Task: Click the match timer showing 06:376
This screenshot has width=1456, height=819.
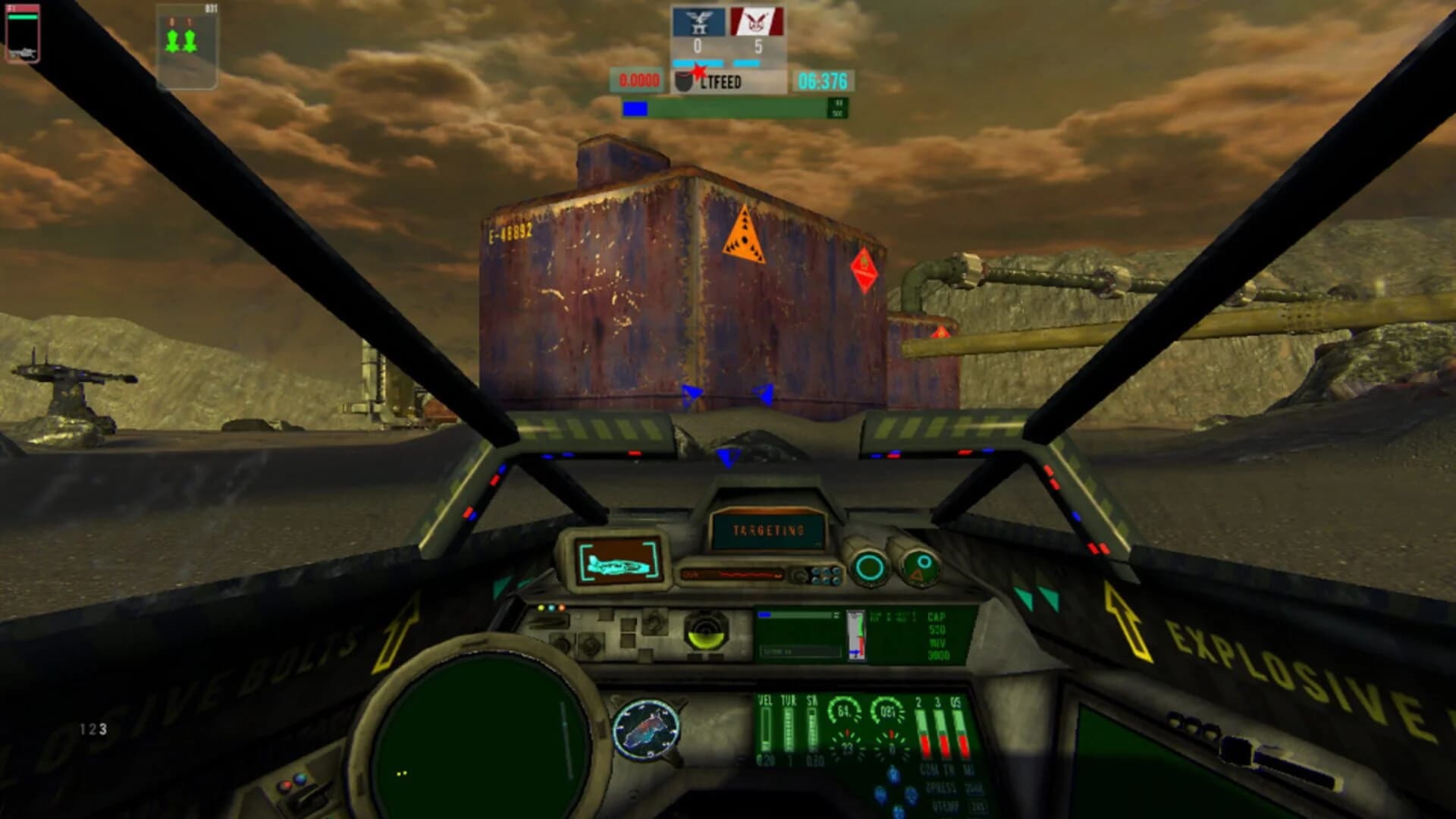Action: tap(823, 79)
